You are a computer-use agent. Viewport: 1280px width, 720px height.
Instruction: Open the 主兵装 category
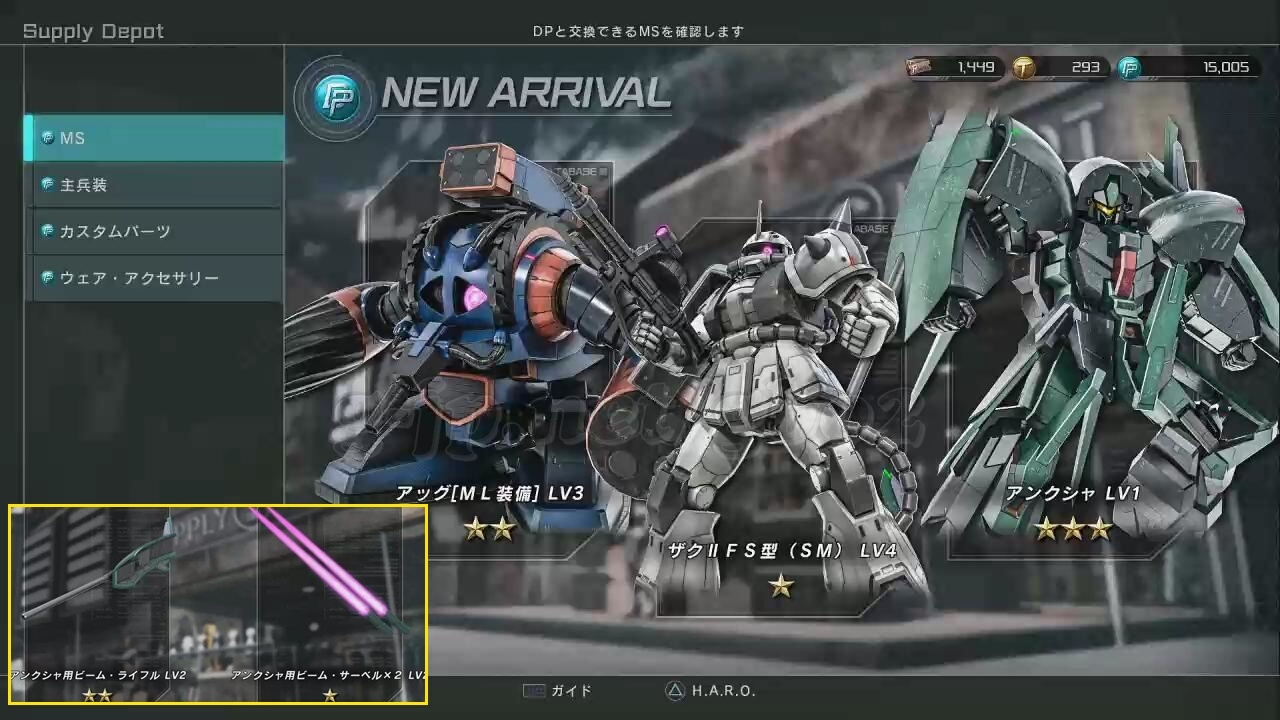pyautogui.click(x=155, y=185)
